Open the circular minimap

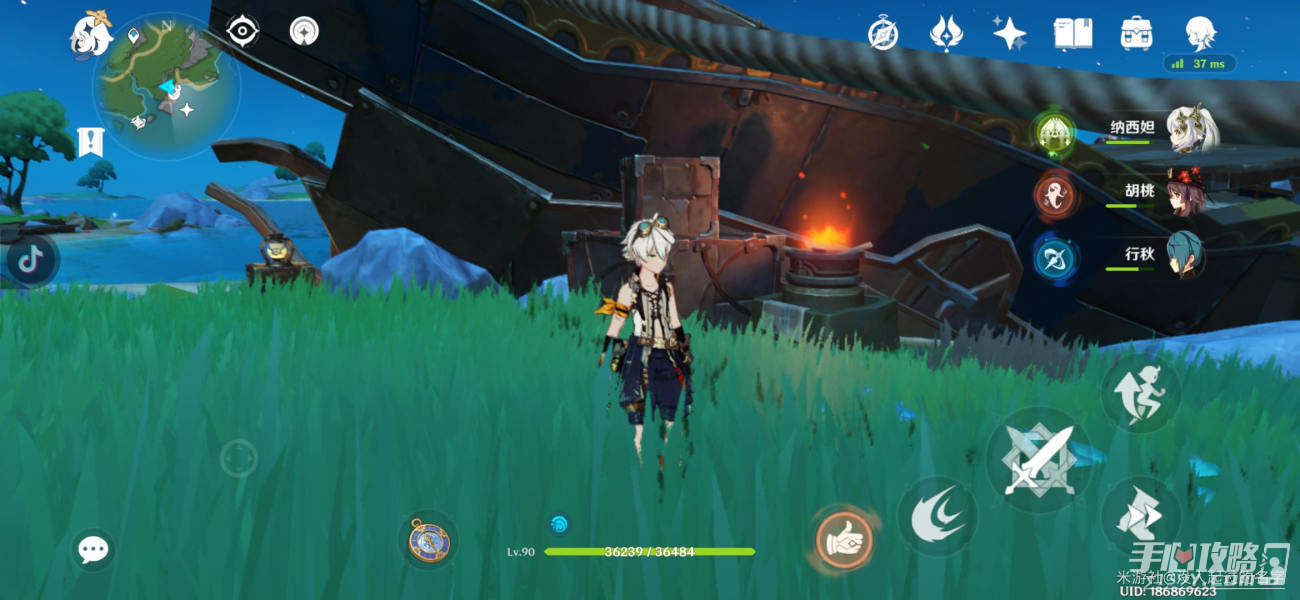[166, 86]
